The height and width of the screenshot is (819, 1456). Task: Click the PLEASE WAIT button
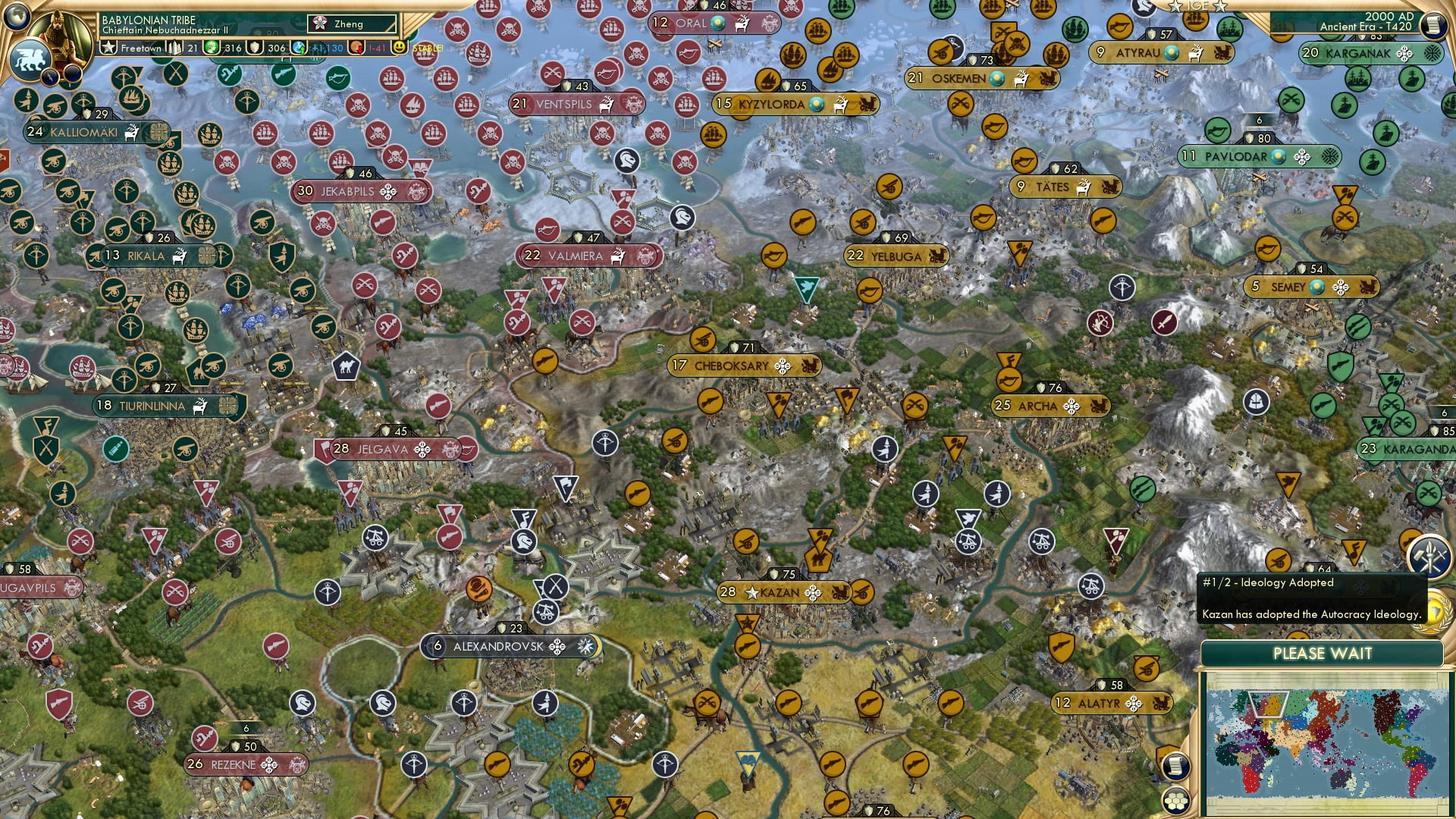[x=1323, y=653]
